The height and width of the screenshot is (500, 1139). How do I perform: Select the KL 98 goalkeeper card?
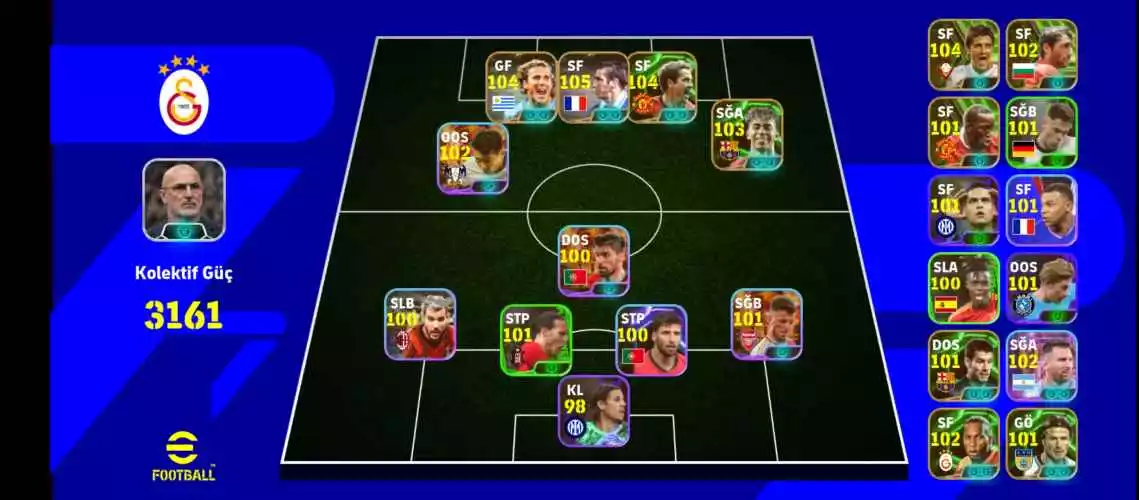tap(593, 410)
